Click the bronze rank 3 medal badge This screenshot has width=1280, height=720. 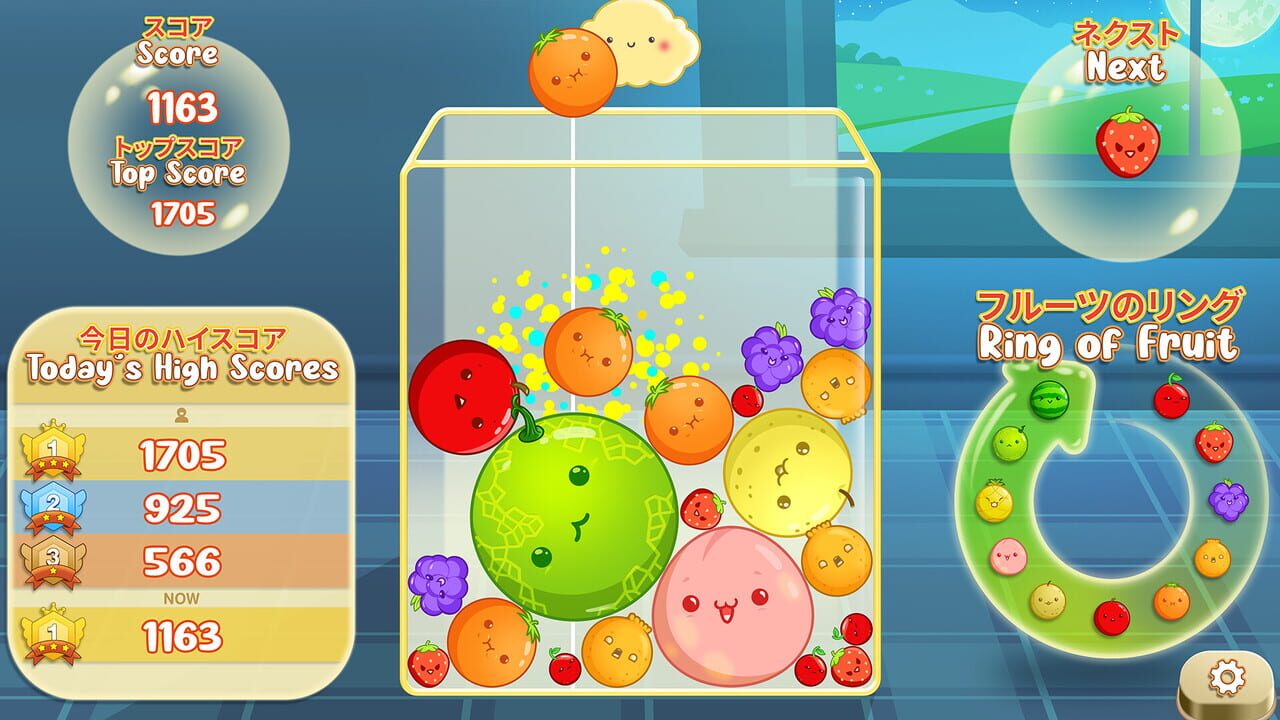51,557
